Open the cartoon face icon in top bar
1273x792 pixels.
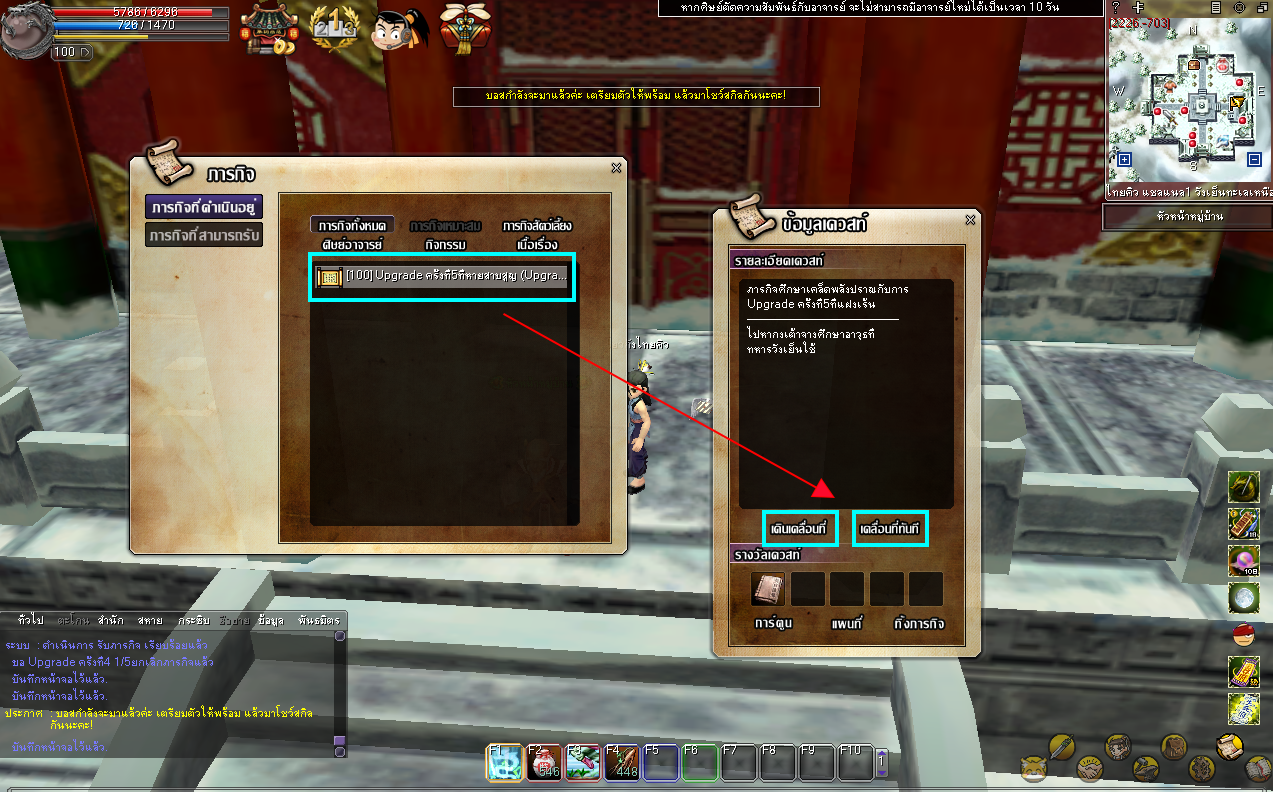(397, 29)
